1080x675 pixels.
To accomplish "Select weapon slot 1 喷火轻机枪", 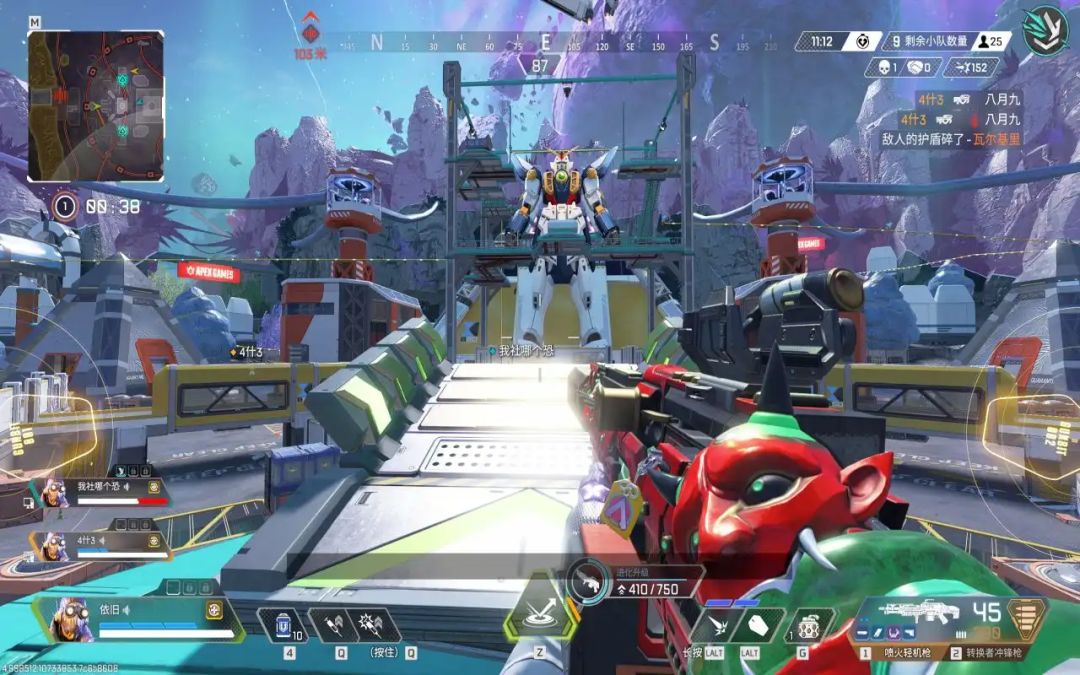I will point(908,653).
